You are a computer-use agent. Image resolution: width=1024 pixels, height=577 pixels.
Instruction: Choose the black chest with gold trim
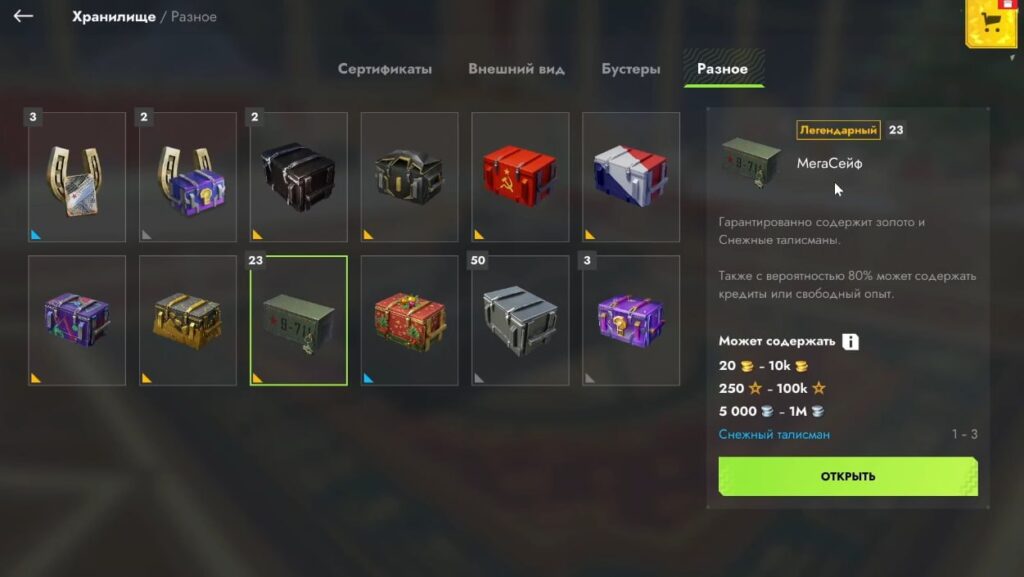[x=409, y=177]
